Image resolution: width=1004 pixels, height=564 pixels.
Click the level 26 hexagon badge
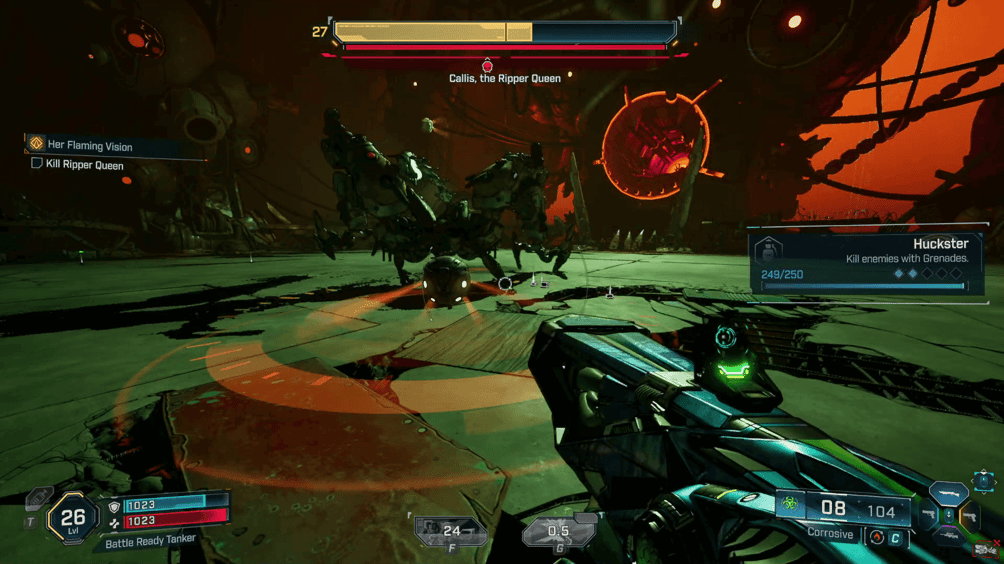point(73,518)
